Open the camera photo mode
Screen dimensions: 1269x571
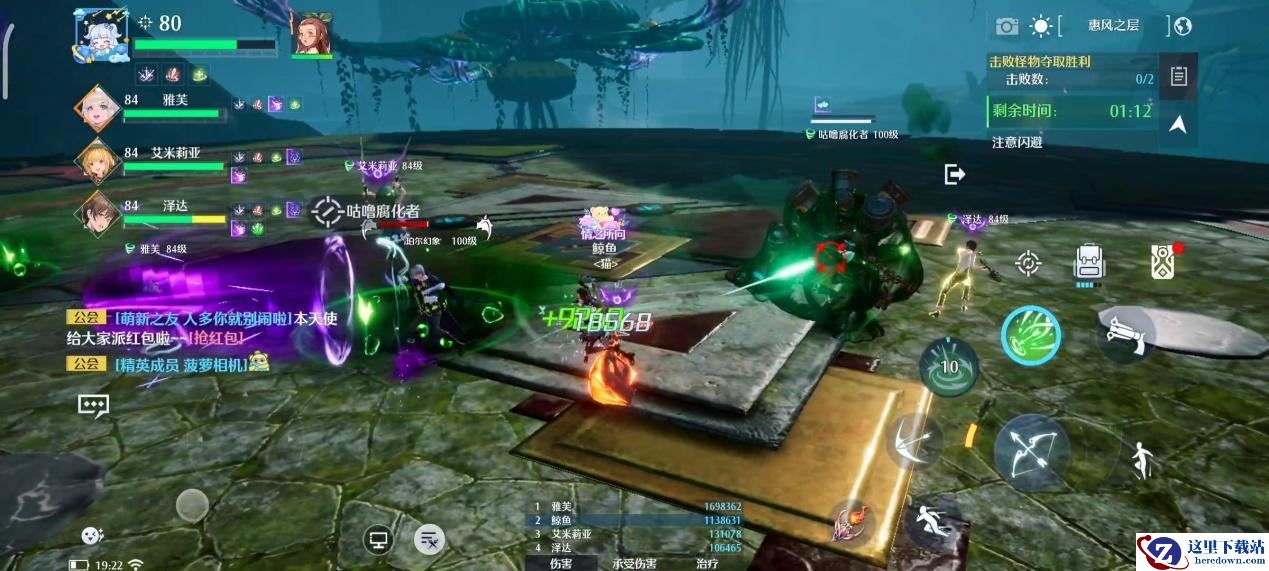(x=1006, y=26)
